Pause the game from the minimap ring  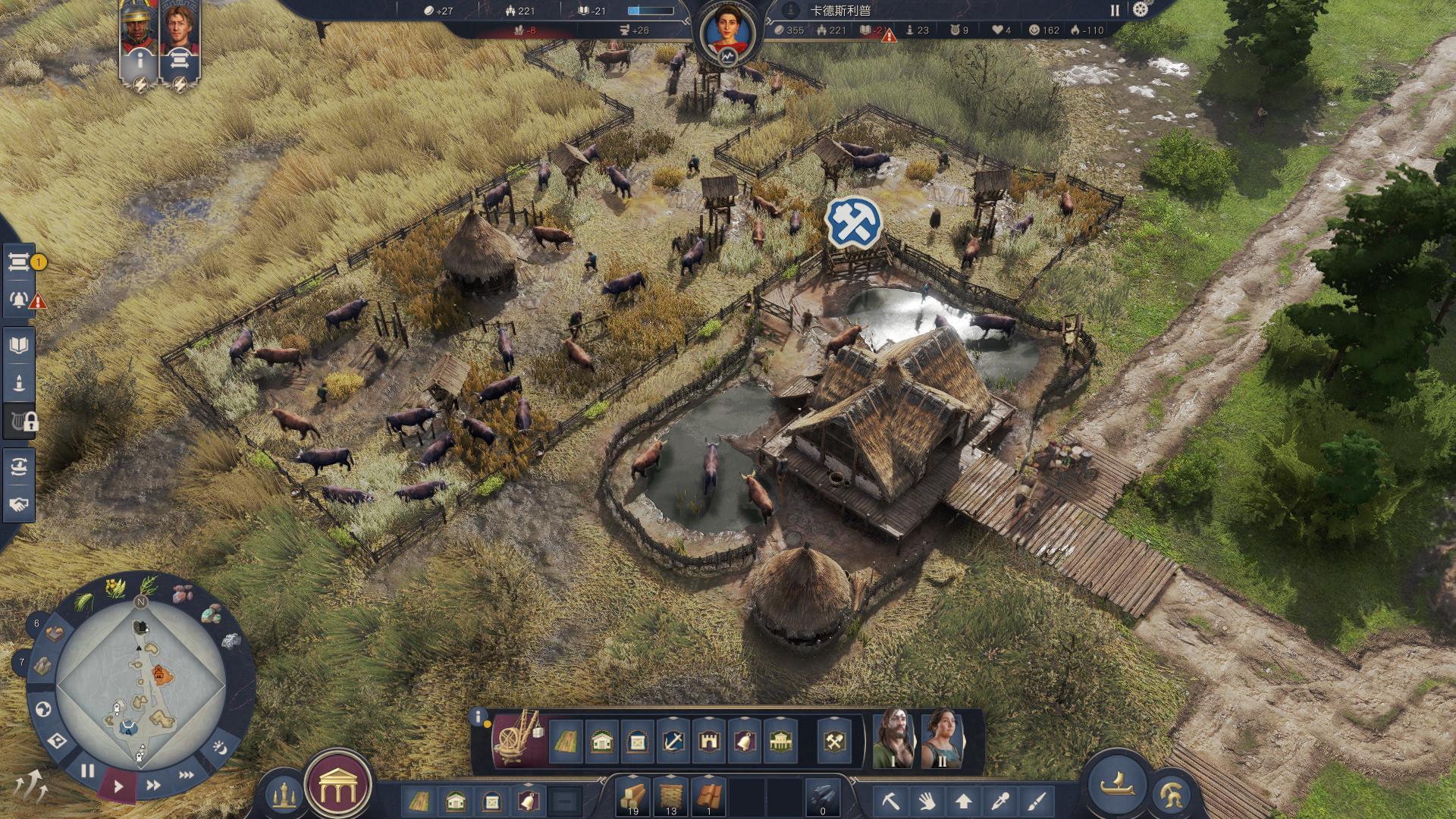(x=87, y=772)
